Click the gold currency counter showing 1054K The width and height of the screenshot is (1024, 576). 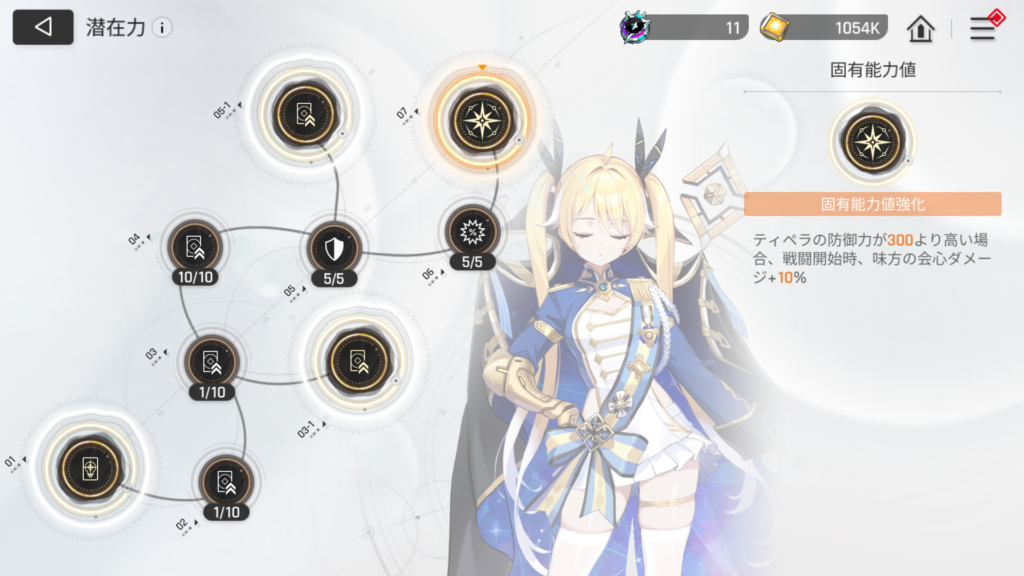pyautogui.click(x=827, y=28)
